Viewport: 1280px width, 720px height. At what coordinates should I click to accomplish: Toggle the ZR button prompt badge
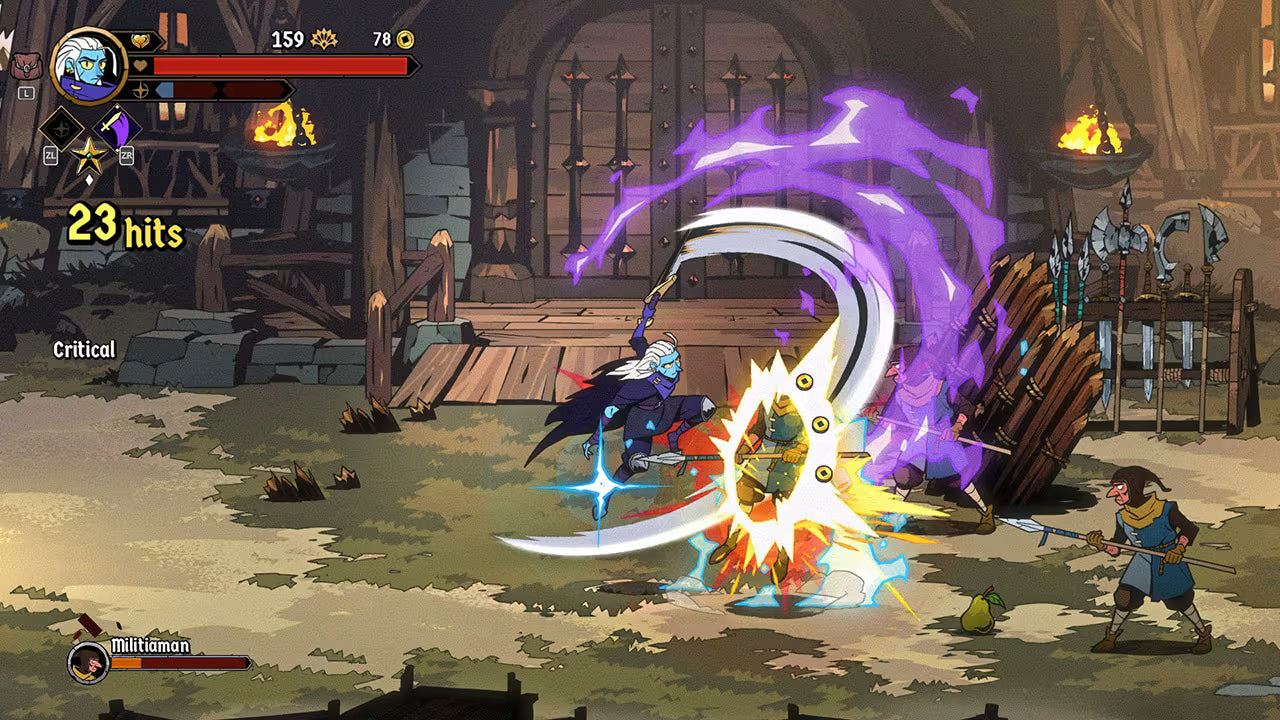click(126, 156)
